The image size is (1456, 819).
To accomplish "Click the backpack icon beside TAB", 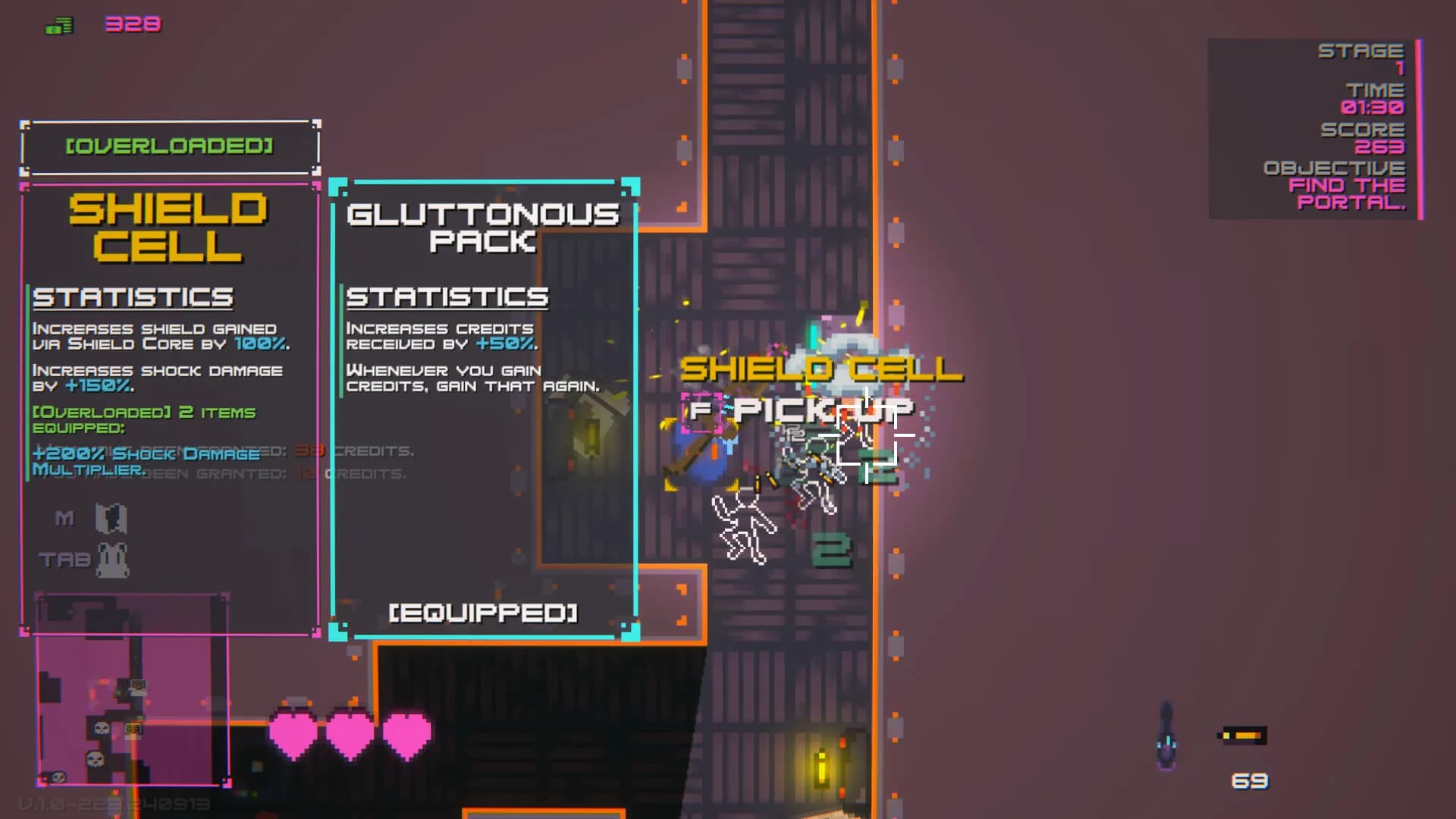I will (x=112, y=559).
